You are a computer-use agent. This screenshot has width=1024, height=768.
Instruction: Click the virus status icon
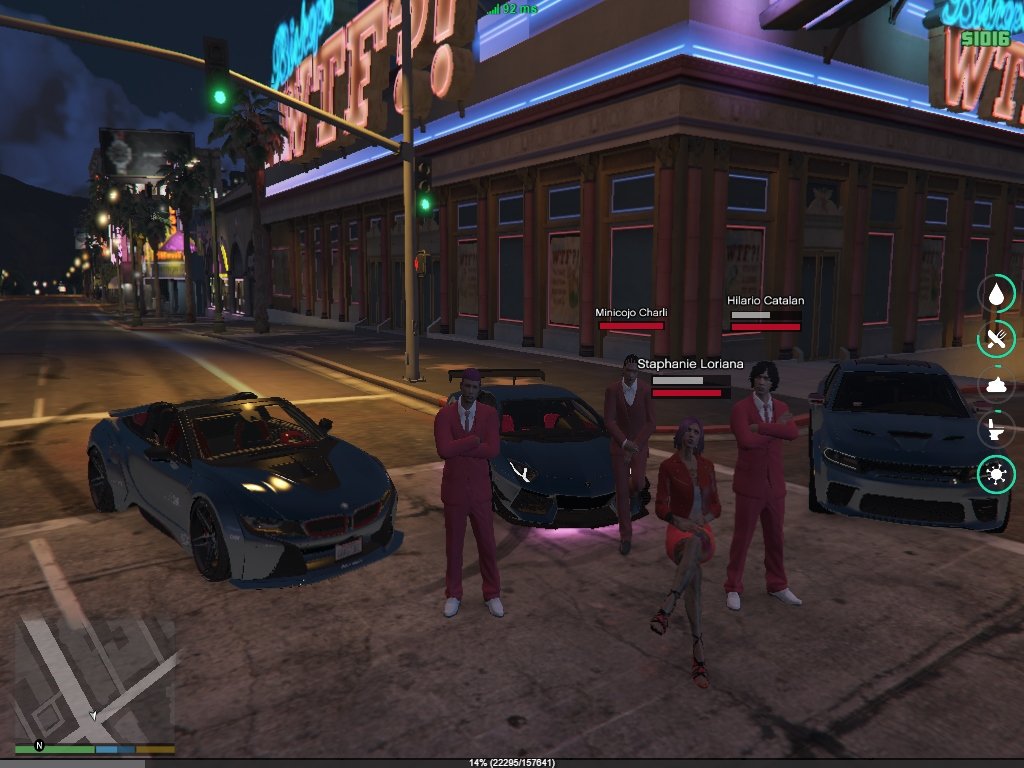click(x=996, y=475)
